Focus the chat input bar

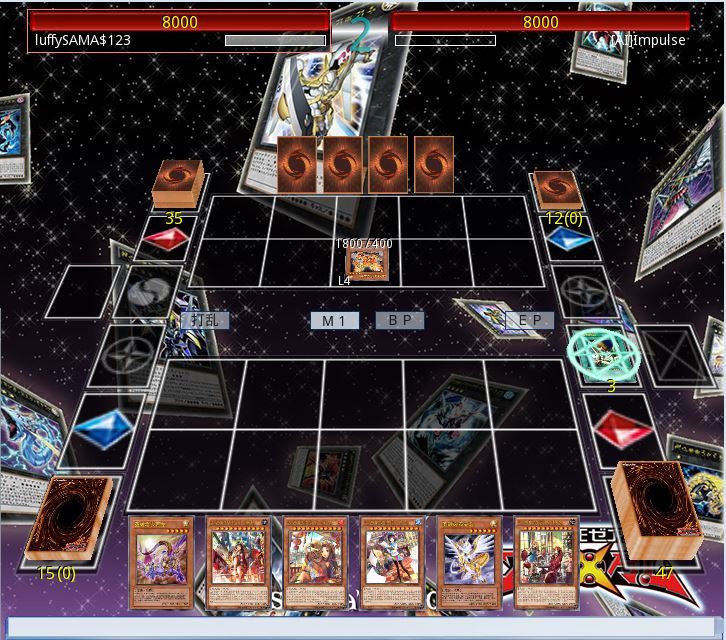[363, 627]
